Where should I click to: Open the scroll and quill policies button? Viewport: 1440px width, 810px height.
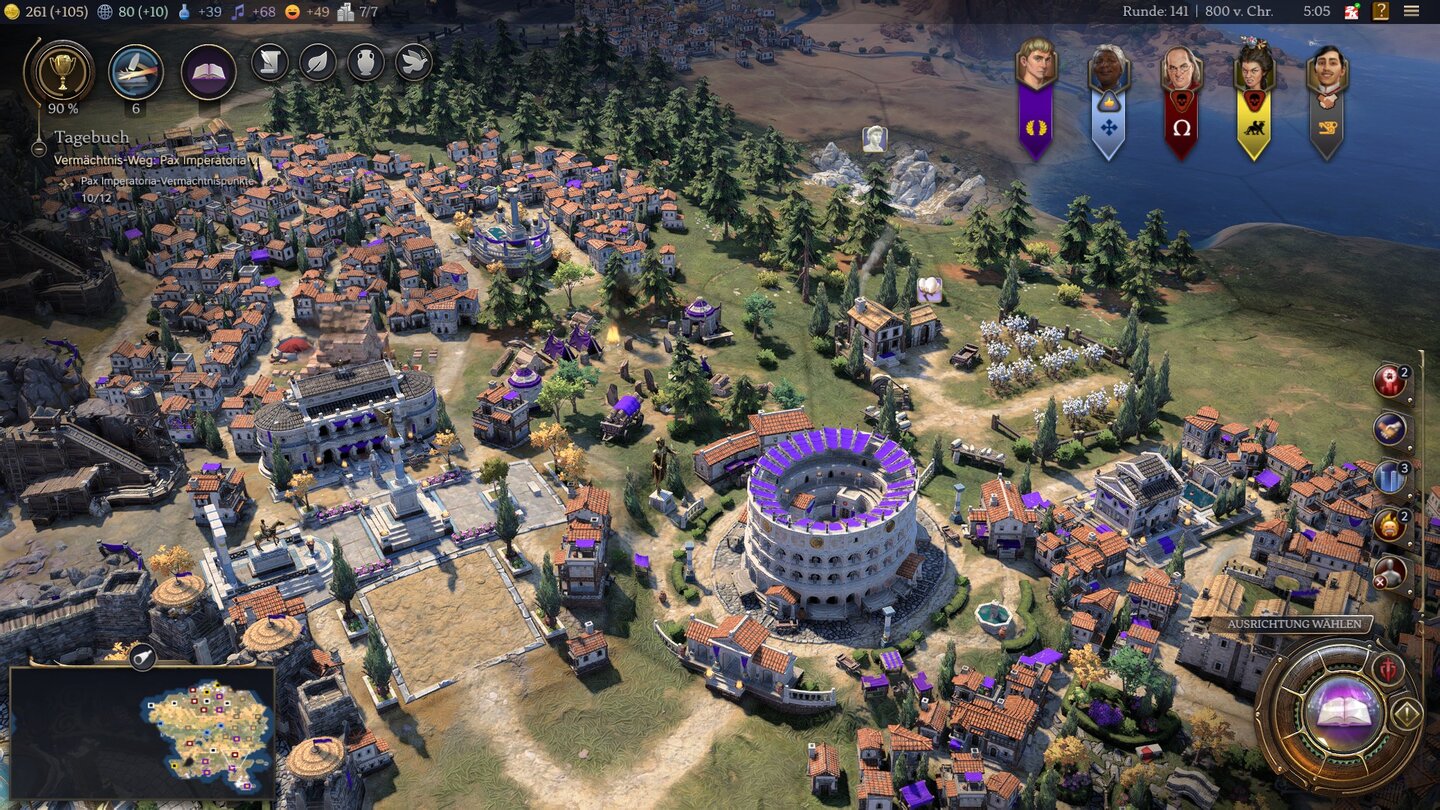[270, 62]
